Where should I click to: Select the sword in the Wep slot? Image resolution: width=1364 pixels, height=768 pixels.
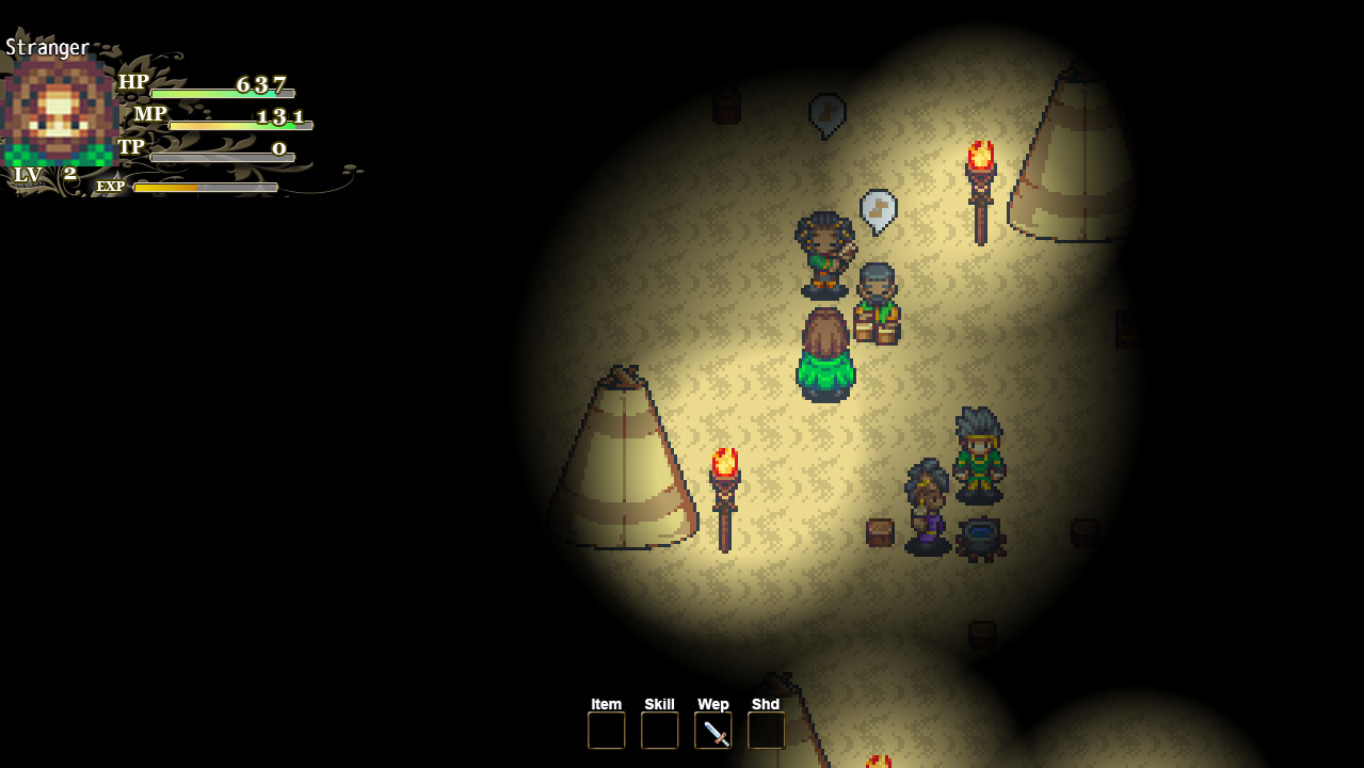[713, 730]
